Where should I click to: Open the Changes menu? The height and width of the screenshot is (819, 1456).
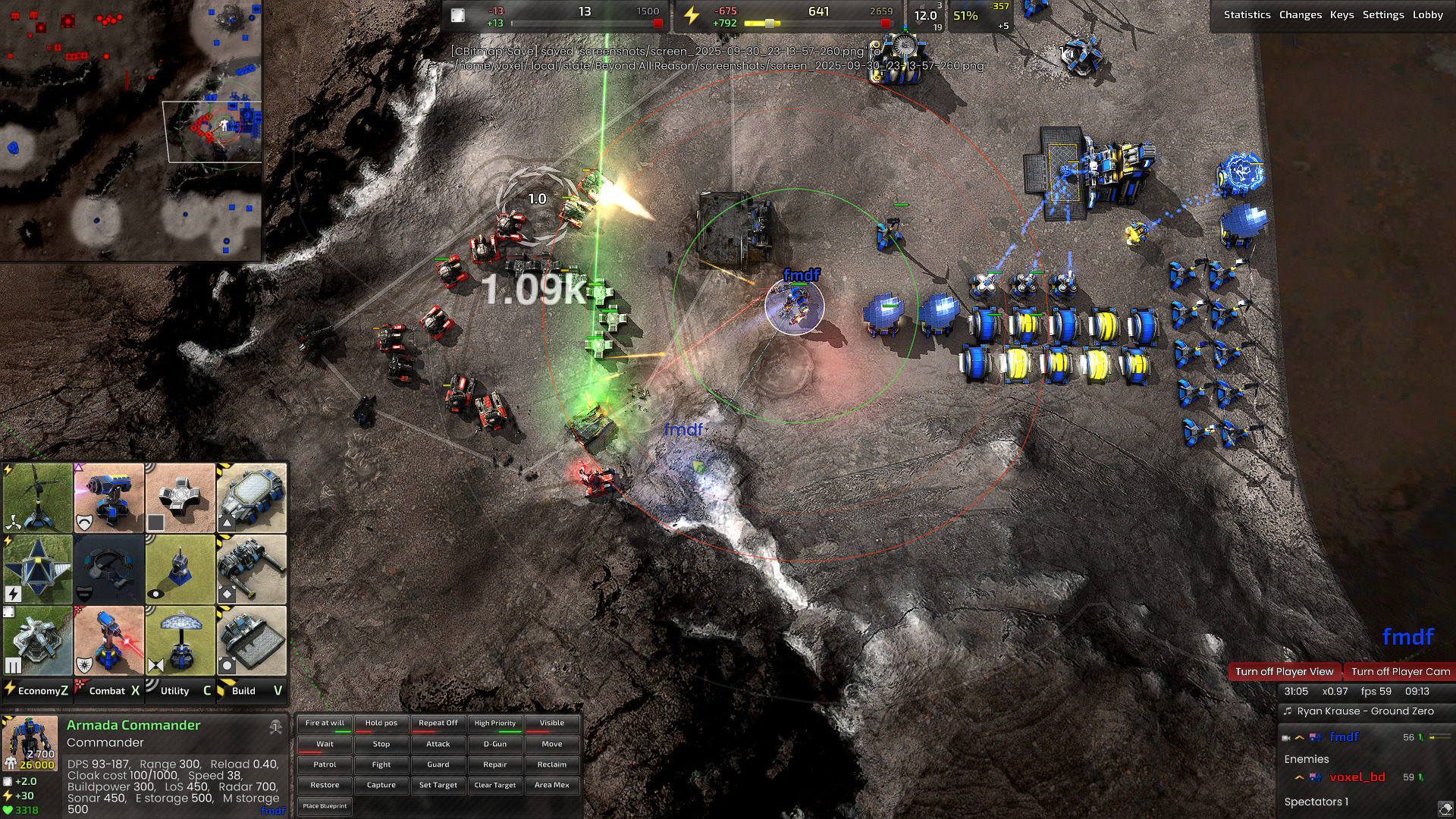click(1300, 14)
